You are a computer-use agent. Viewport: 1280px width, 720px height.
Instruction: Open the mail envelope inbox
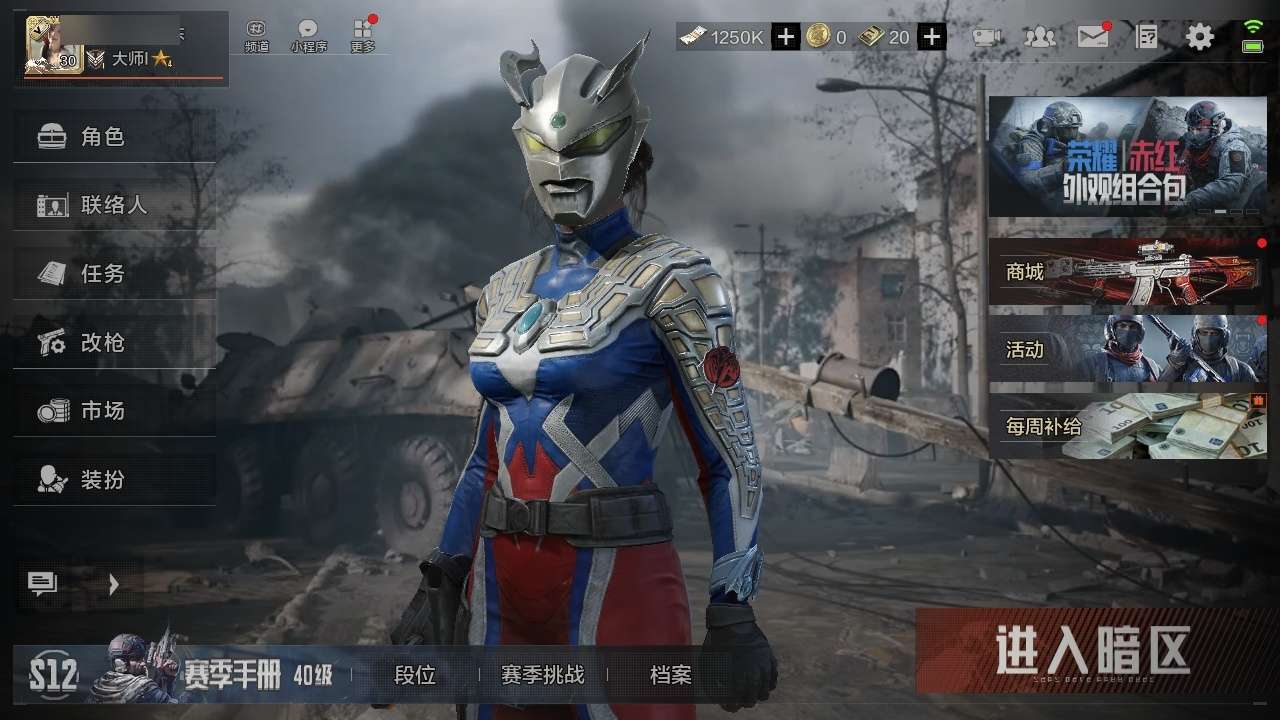coord(1093,37)
